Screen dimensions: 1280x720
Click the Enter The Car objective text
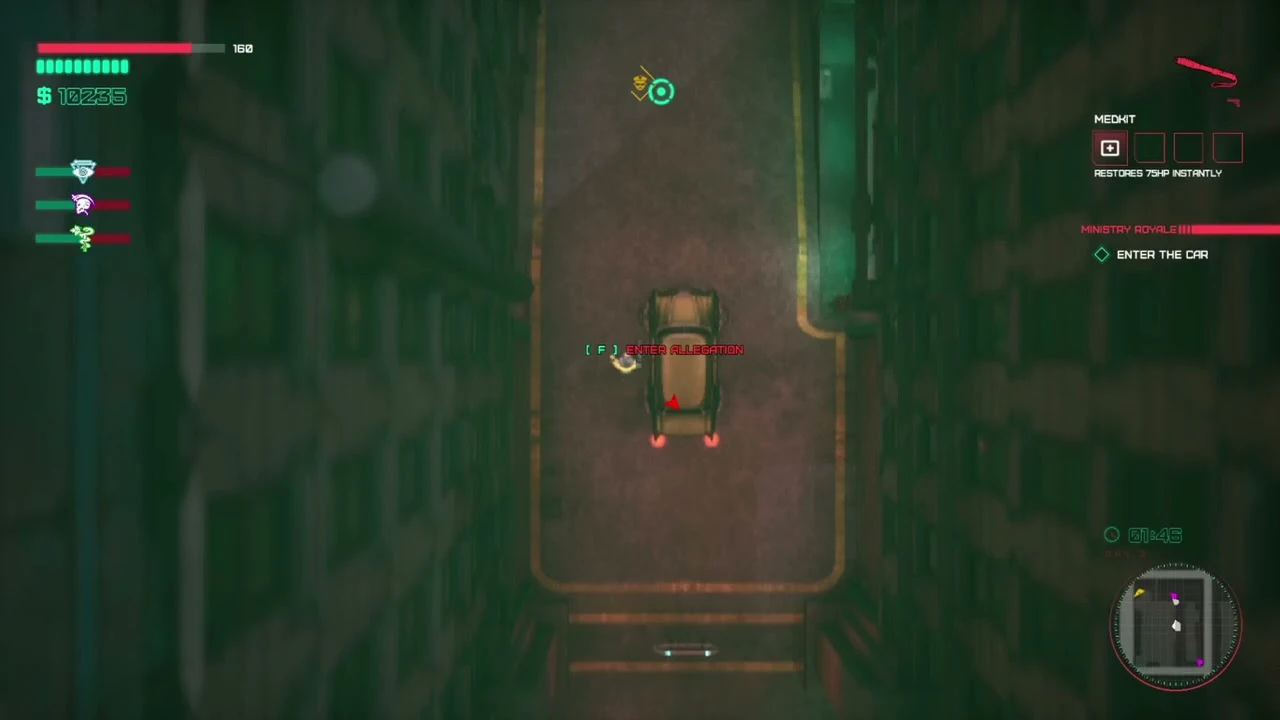coord(1162,254)
